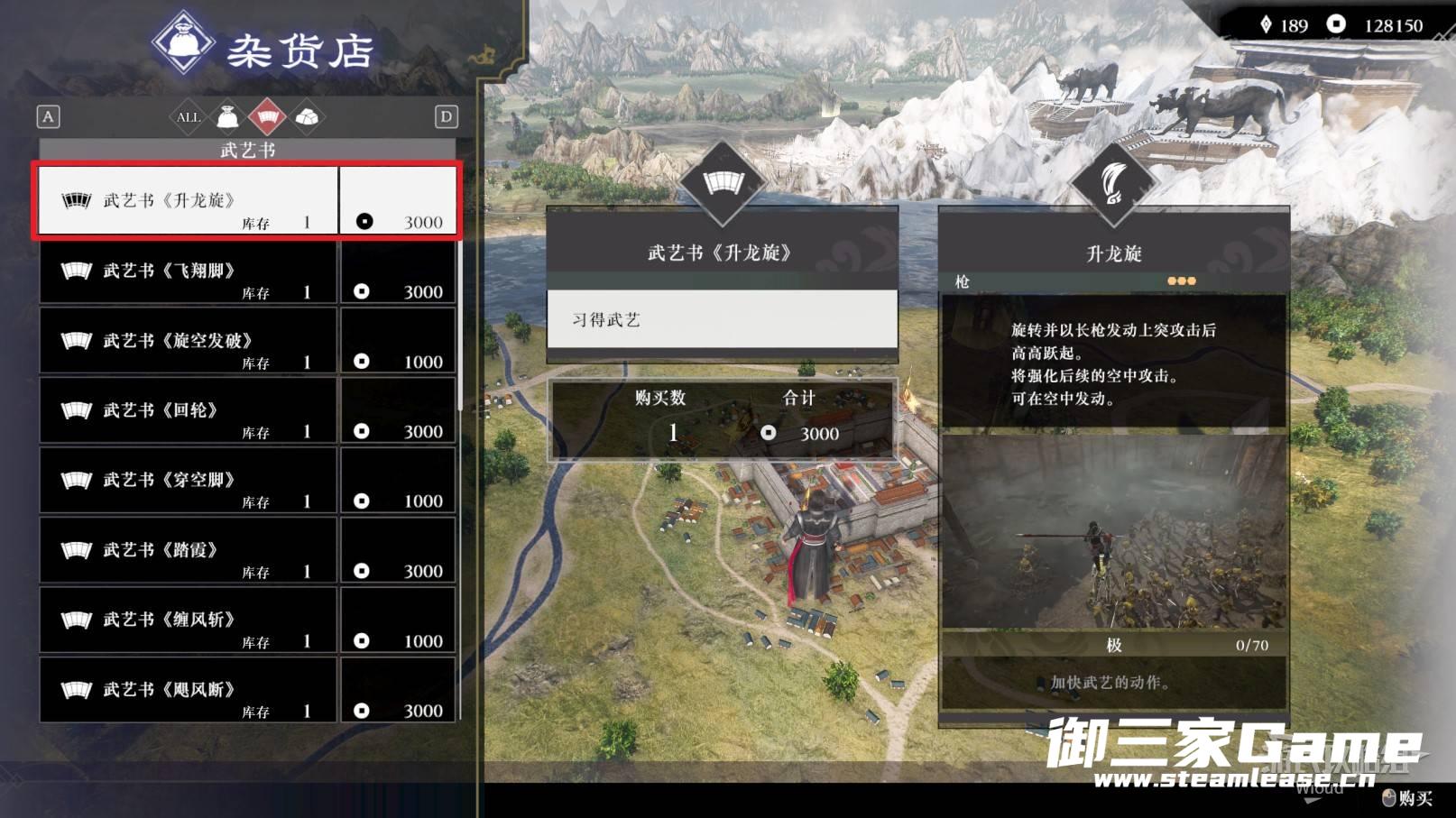Select the red martial arts book tab
Viewport: 1456px width, 818px height.
pyautogui.click(x=267, y=117)
